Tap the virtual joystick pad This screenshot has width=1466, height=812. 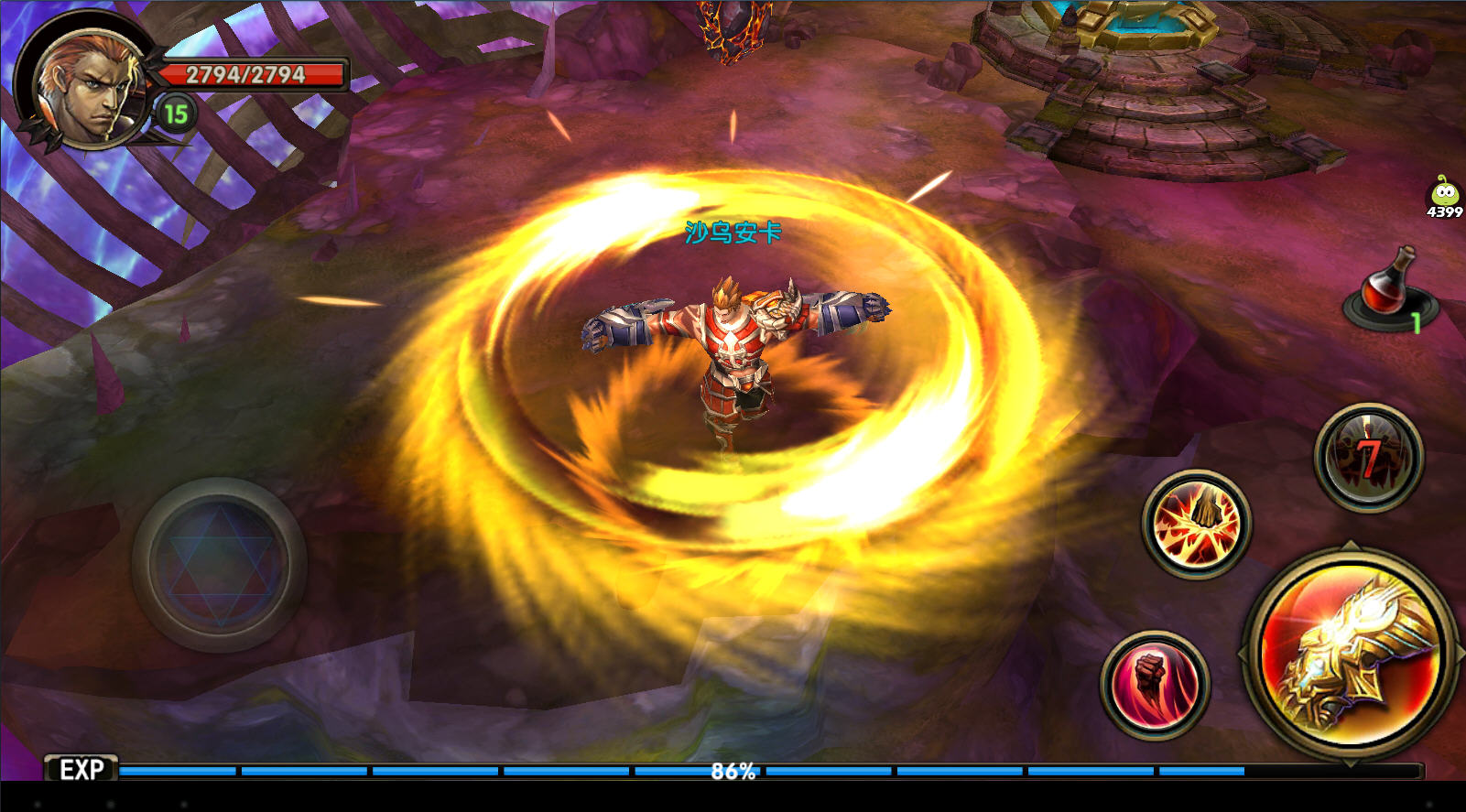pyautogui.click(x=219, y=564)
